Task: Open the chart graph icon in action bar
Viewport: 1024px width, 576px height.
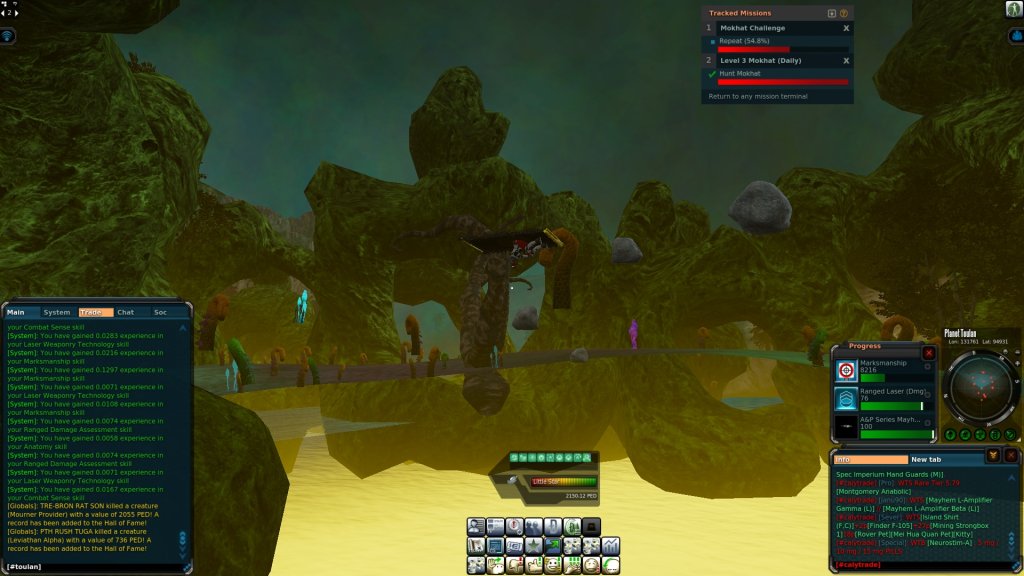Action: (610, 545)
